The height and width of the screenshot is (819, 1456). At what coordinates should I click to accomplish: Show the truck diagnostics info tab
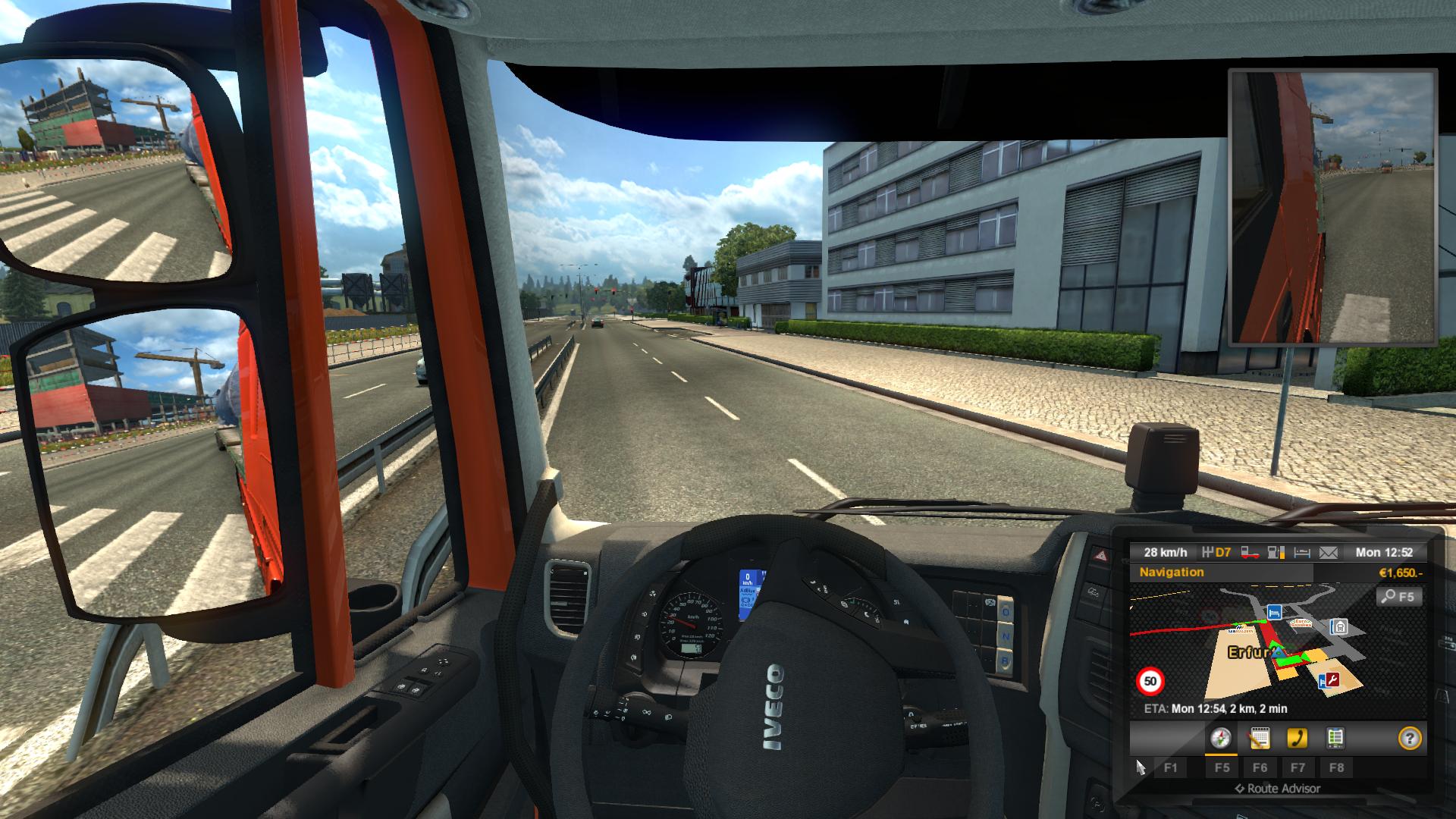click(x=1335, y=738)
